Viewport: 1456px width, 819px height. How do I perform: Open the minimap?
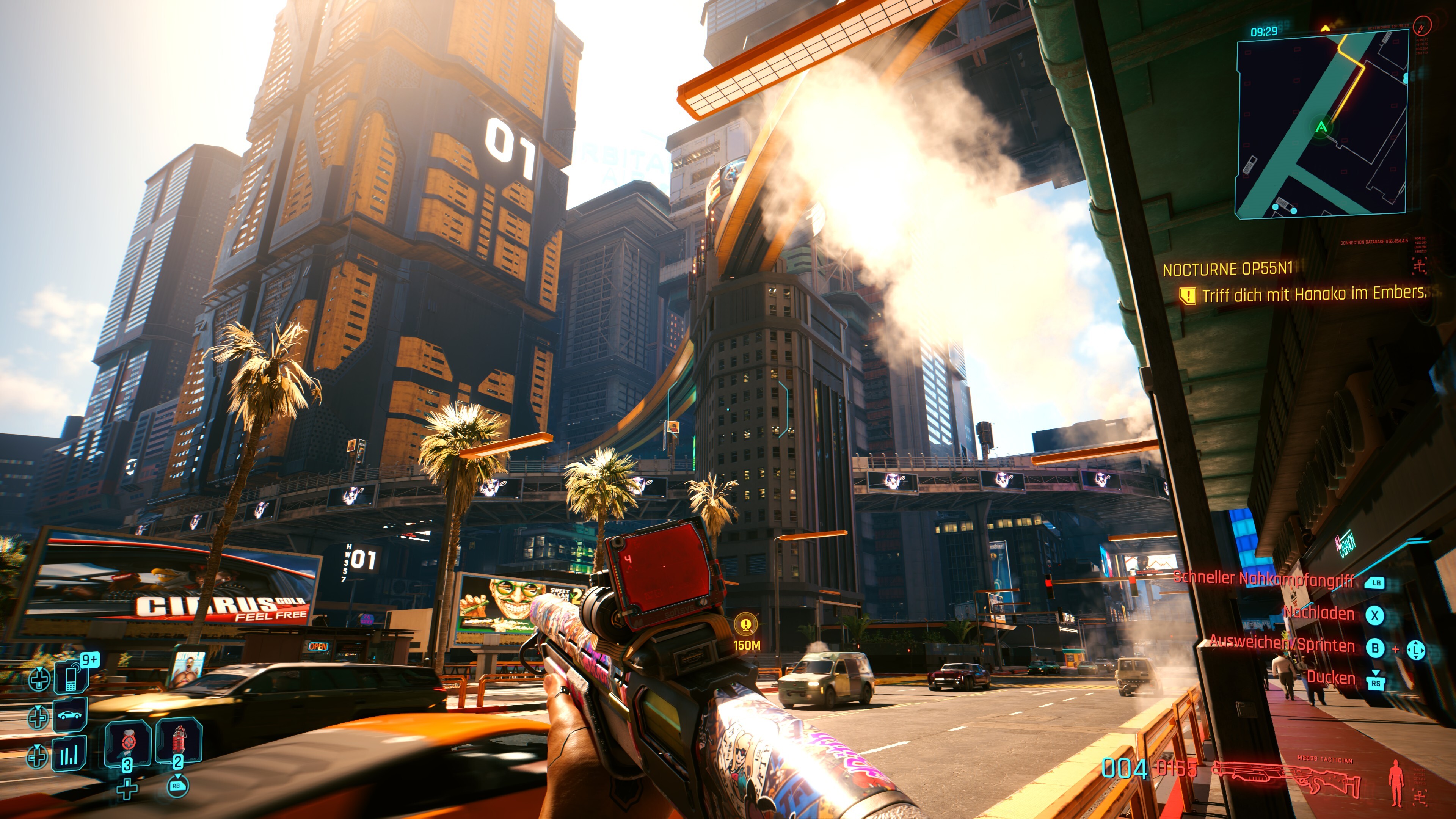point(1320,123)
